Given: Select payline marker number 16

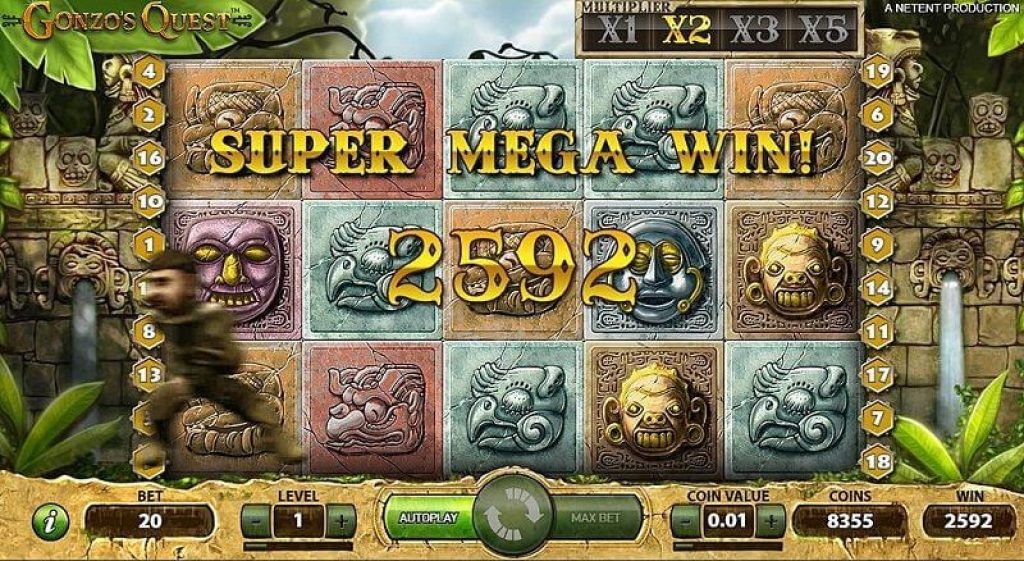Looking at the screenshot, I should [x=150, y=158].
